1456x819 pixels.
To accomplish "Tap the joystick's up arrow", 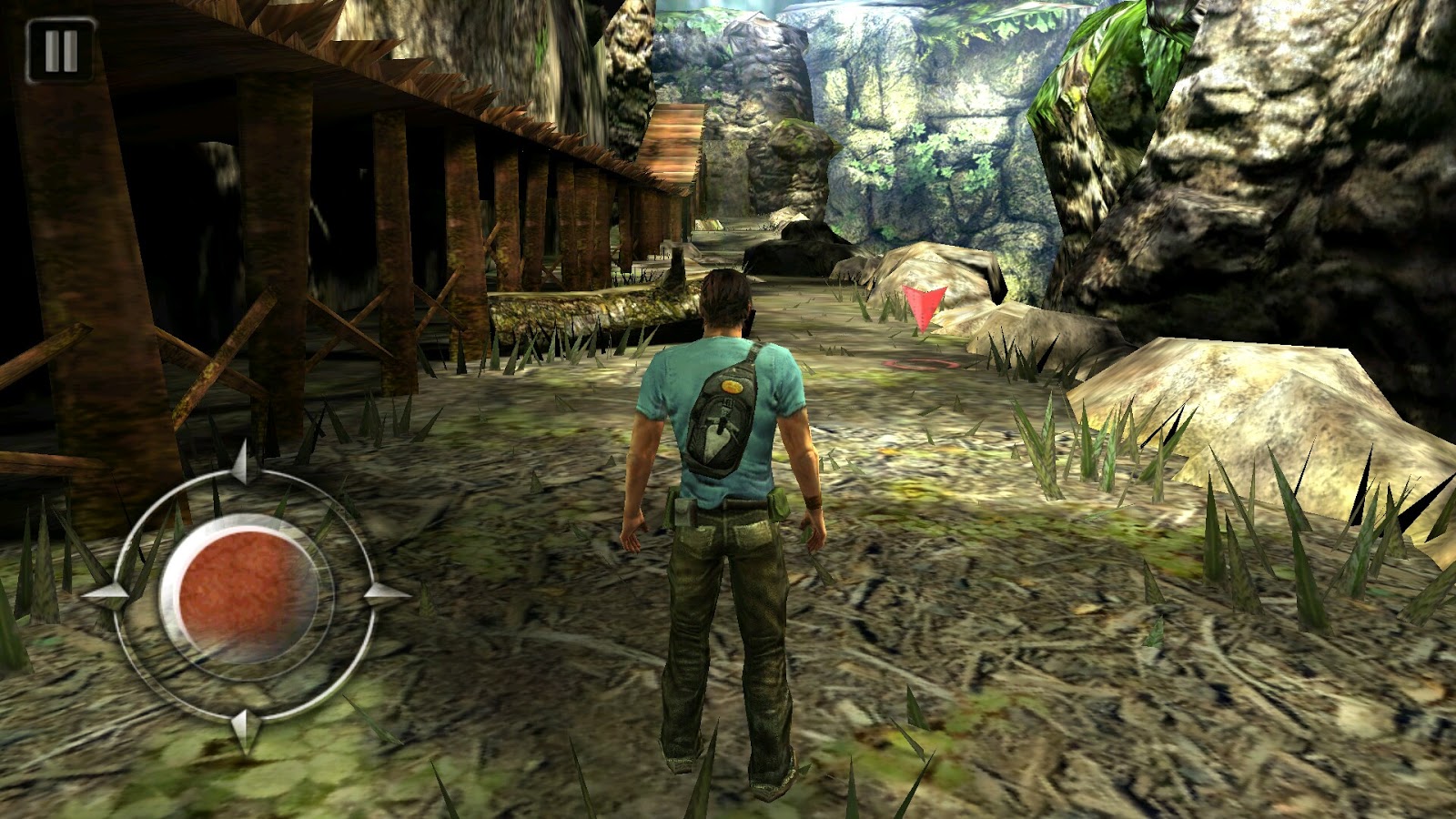I will tap(241, 464).
